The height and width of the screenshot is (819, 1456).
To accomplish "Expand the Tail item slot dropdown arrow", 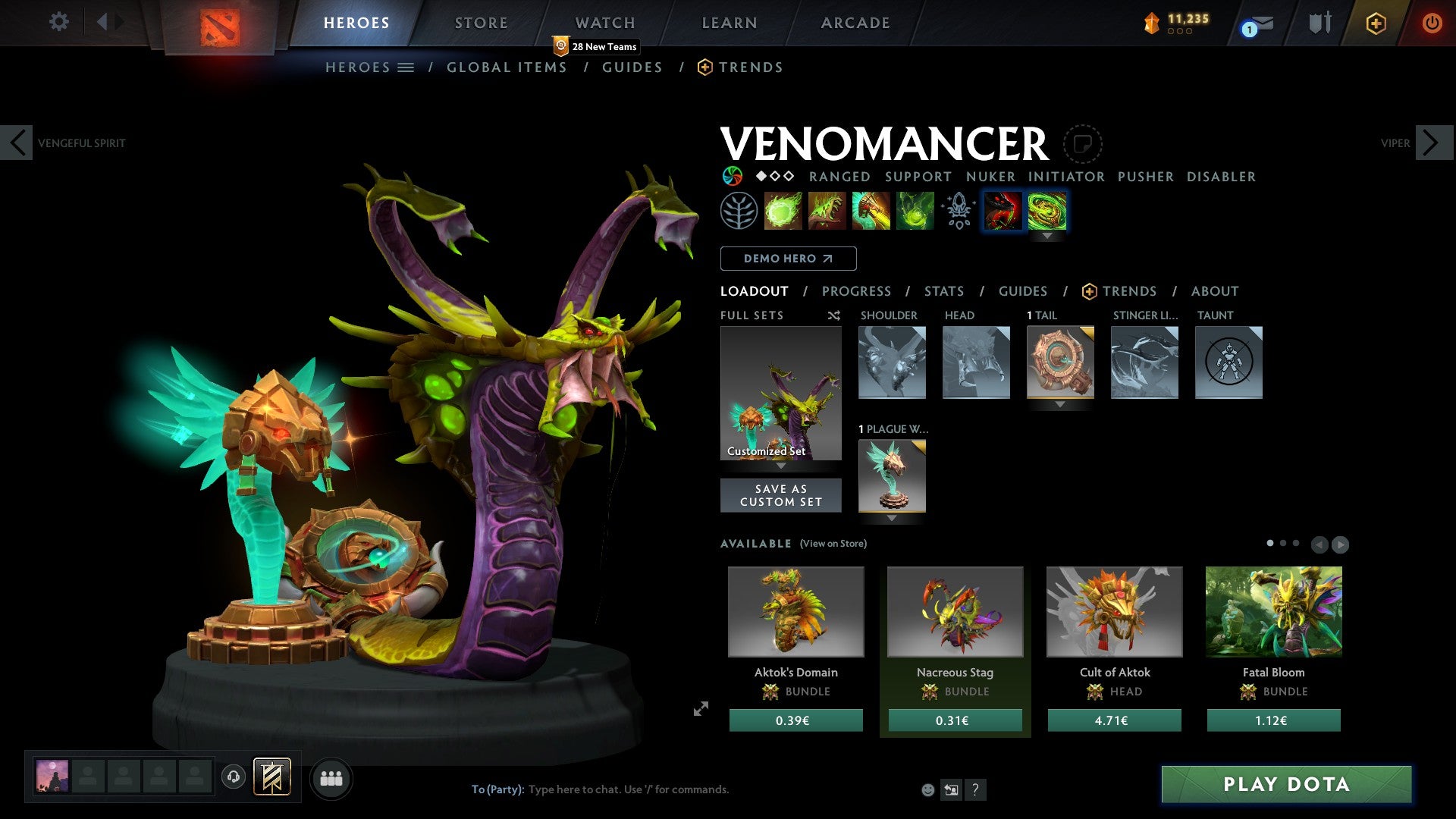I will coord(1059,405).
